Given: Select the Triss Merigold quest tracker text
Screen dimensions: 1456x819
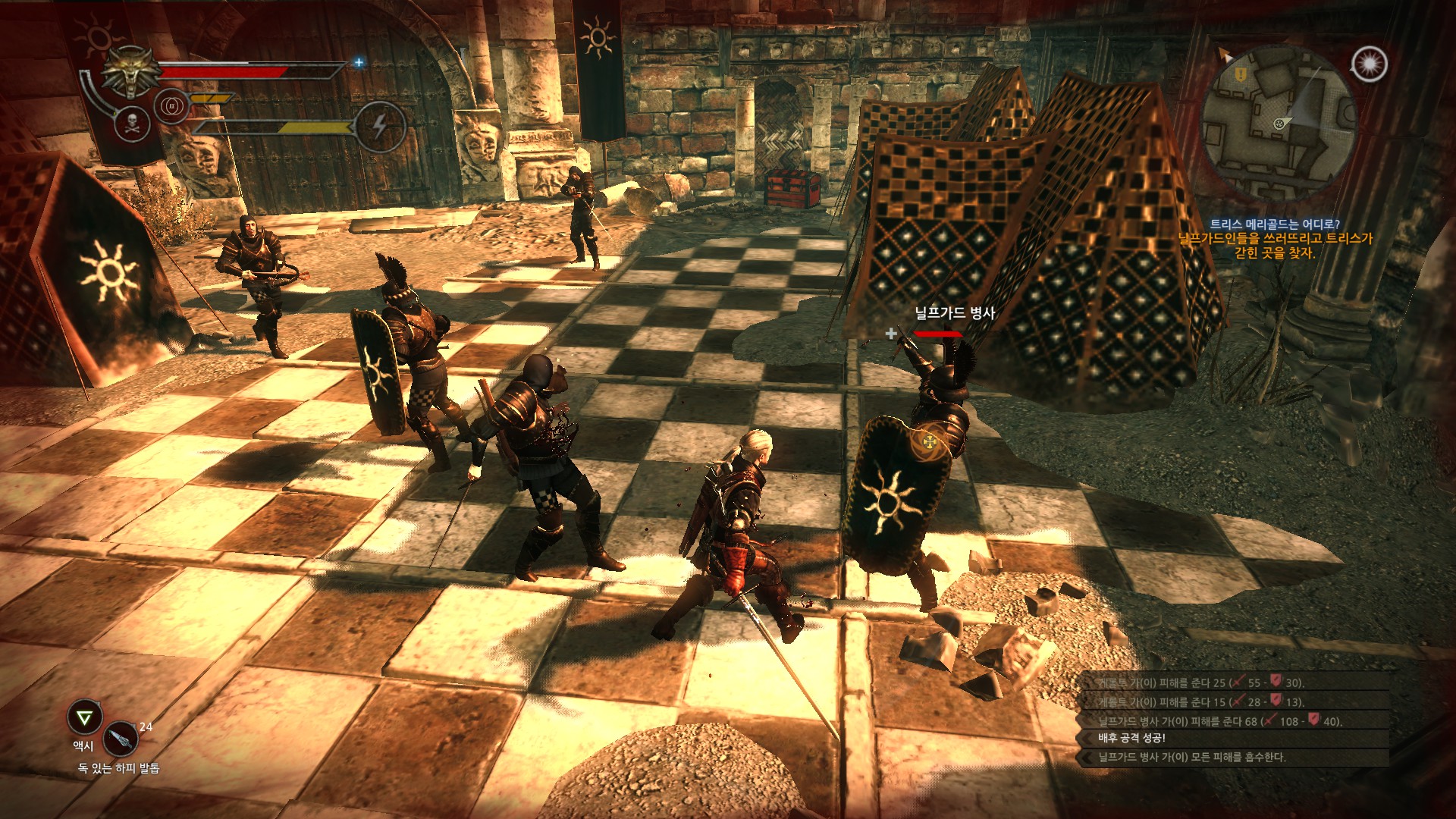Looking at the screenshot, I should coord(1275,238).
